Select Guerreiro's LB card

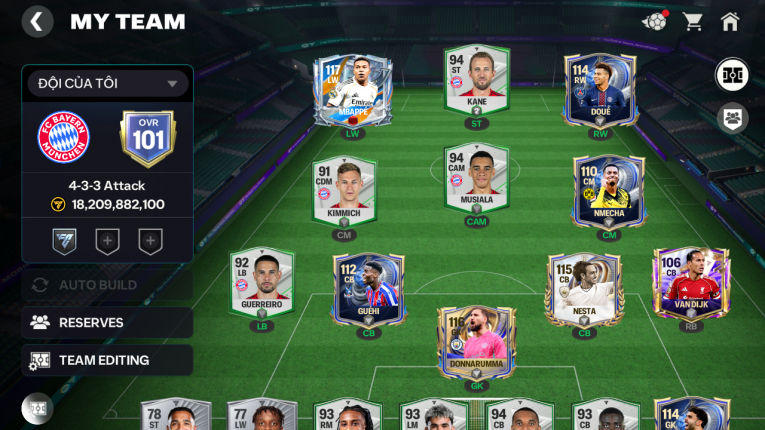261,284
